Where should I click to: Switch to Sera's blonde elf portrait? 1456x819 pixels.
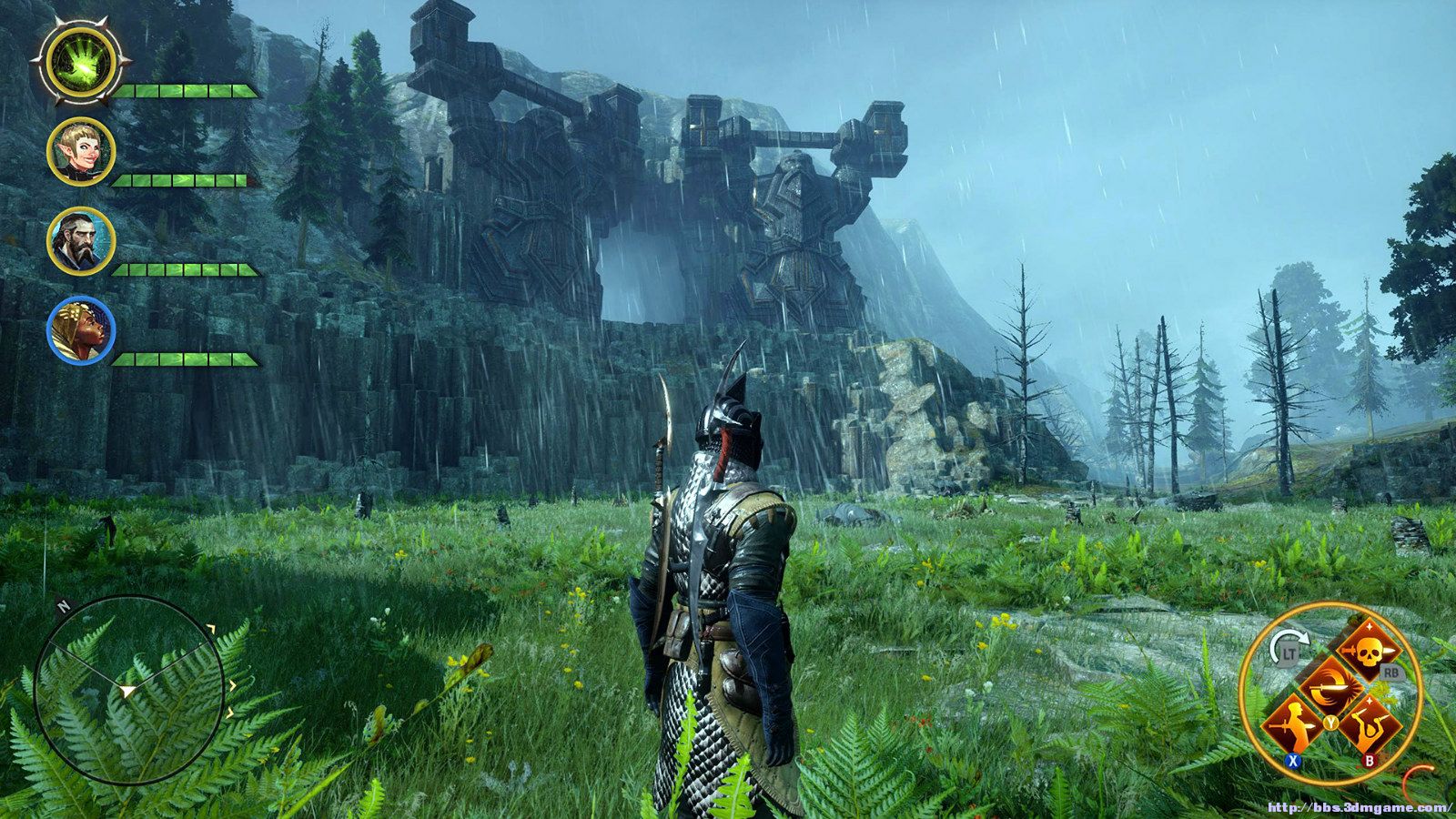(81, 152)
